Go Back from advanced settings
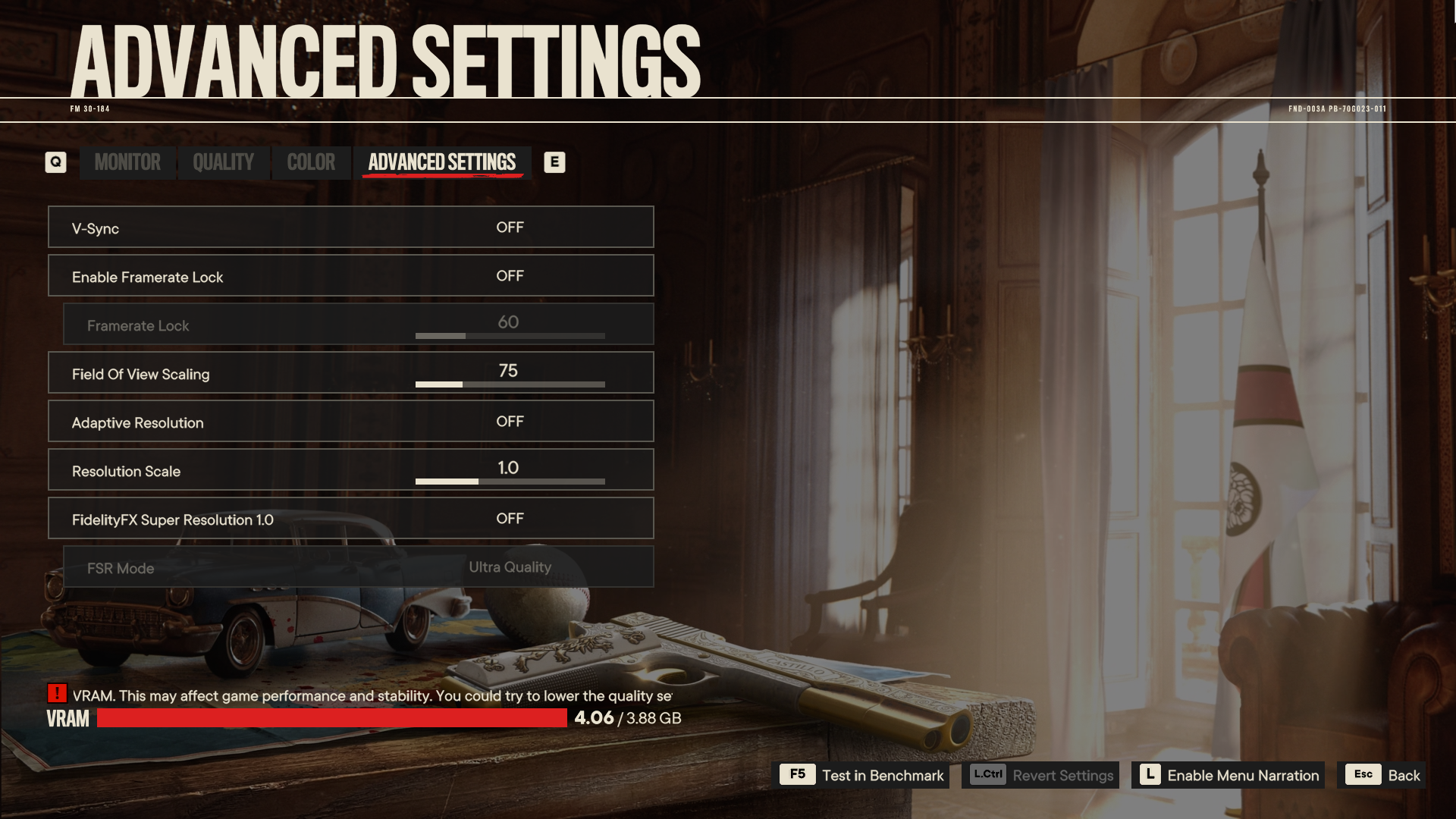 [x=1382, y=775]
